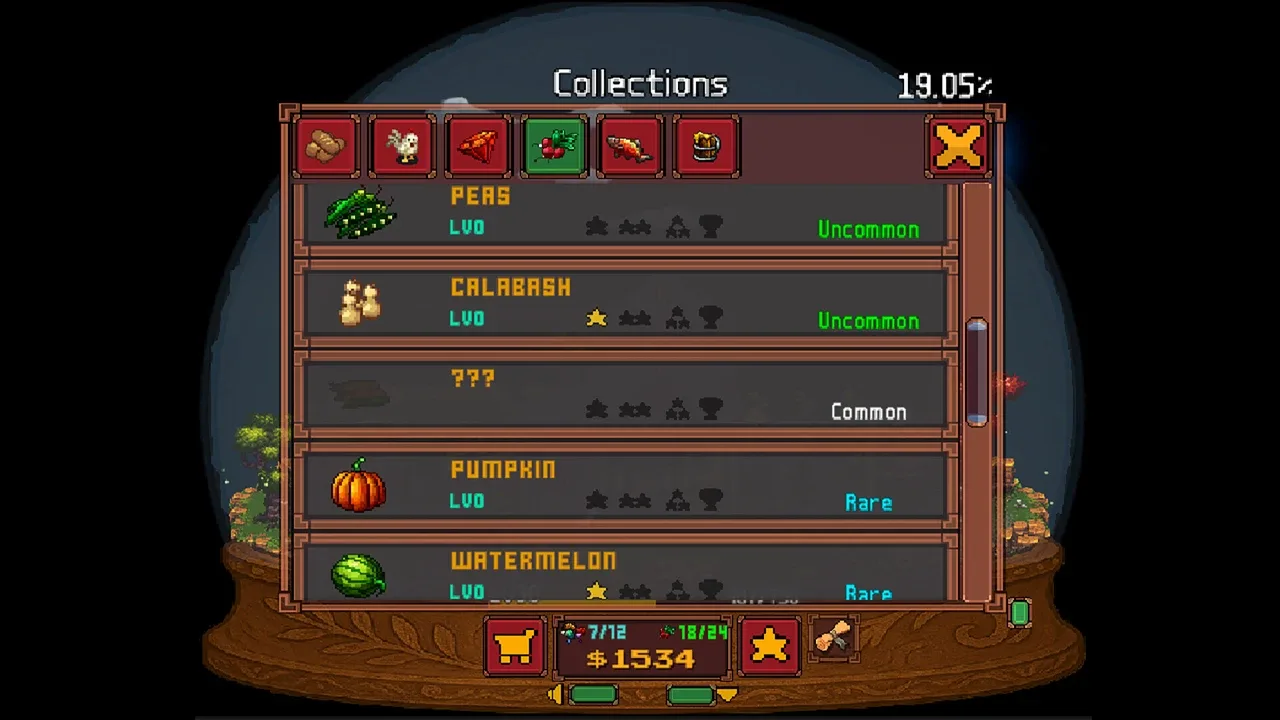Close the Collections window
This screenshot has height=720, width=1280.
[958, 147]
